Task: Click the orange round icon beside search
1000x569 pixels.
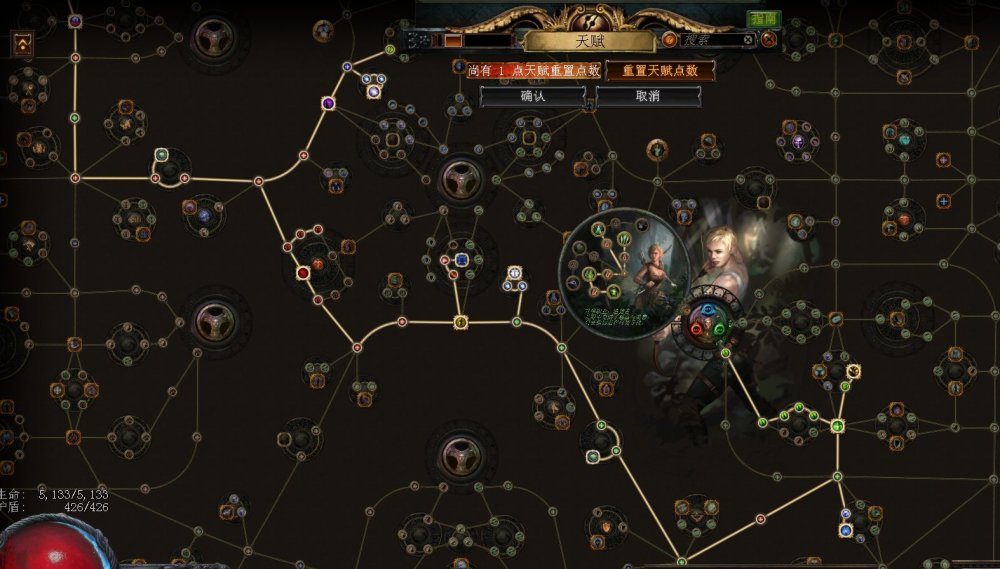Action: (669, 40)
